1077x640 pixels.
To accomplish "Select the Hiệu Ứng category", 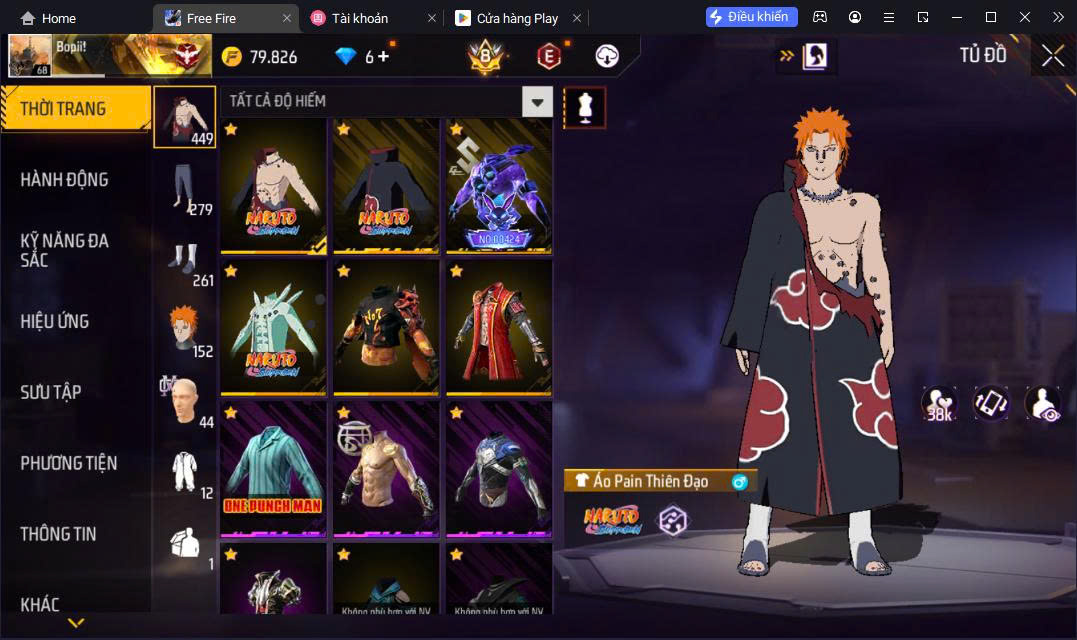I will tap(55, 321).
